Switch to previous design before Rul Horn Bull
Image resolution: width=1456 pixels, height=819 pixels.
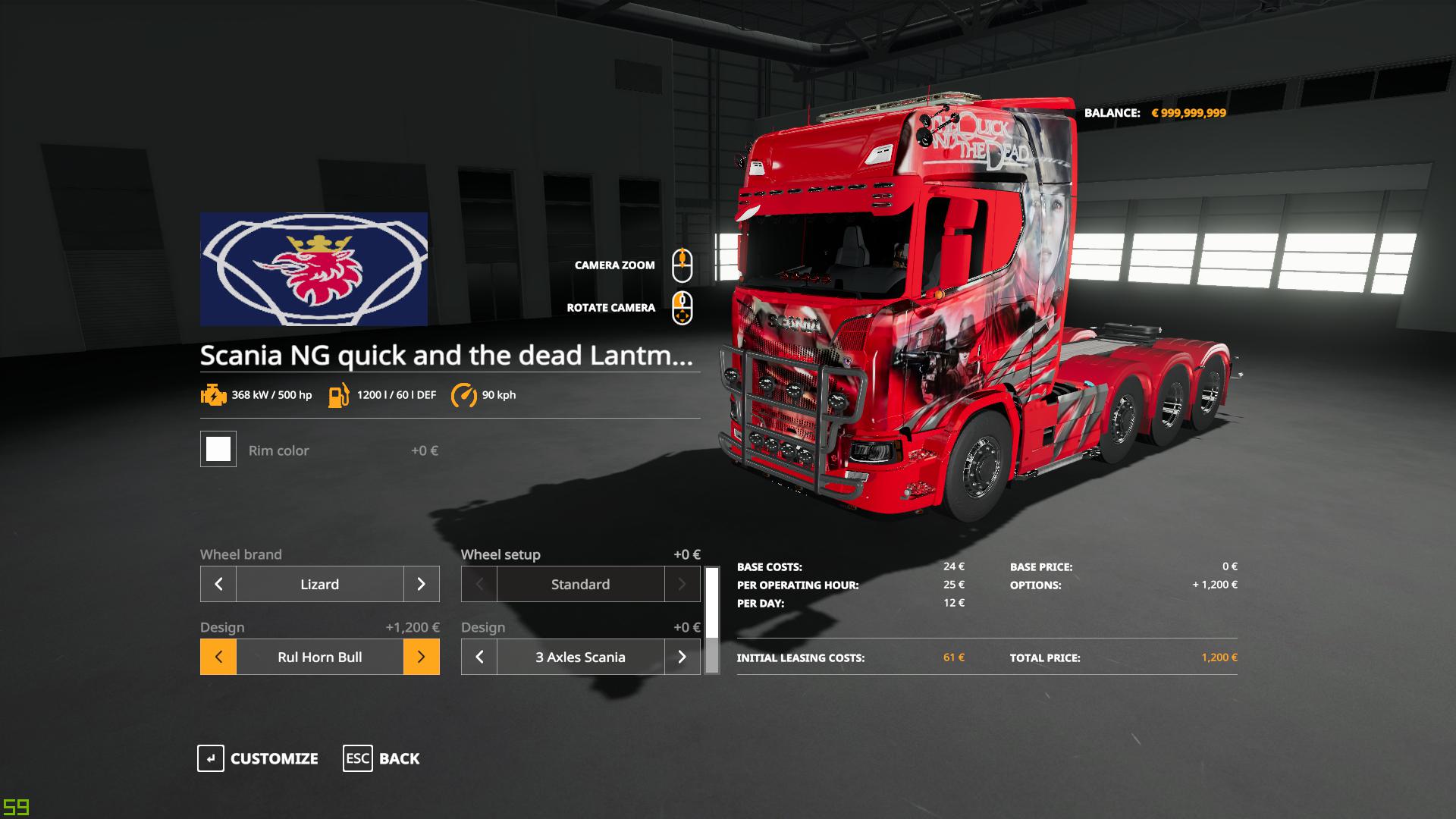218,657
